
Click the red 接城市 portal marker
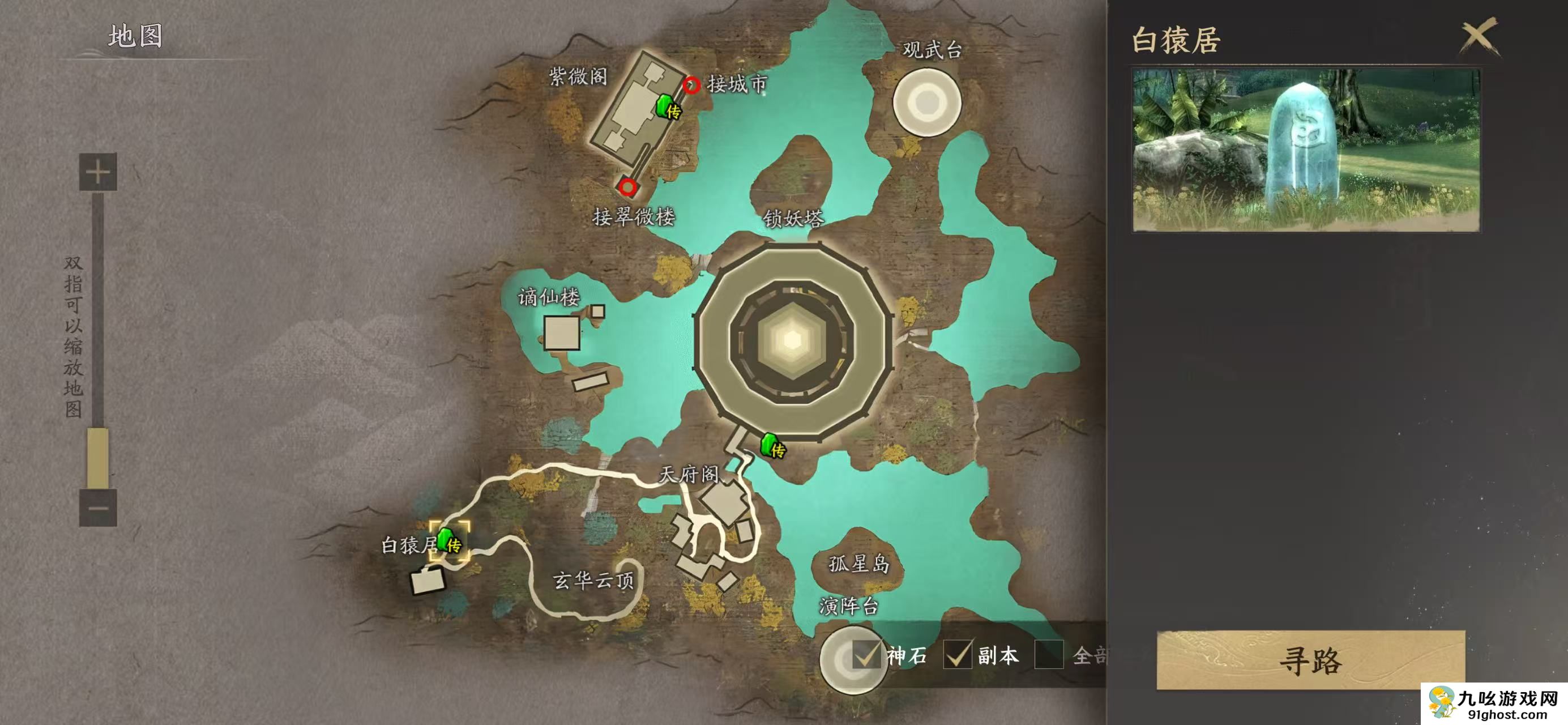(691, 84)
